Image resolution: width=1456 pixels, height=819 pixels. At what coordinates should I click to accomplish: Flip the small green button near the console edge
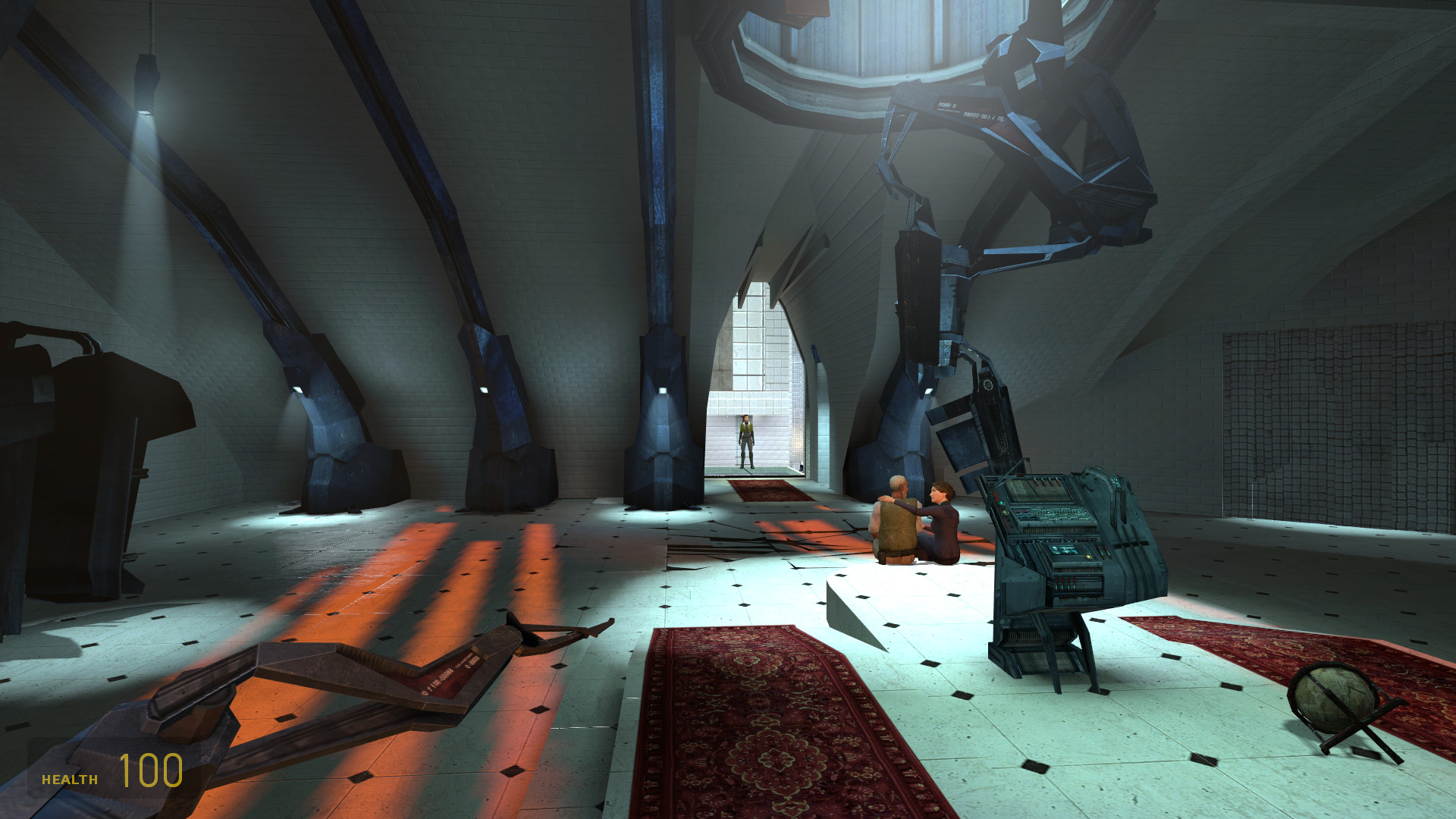pyautogui.click(x=1006, y=513)
